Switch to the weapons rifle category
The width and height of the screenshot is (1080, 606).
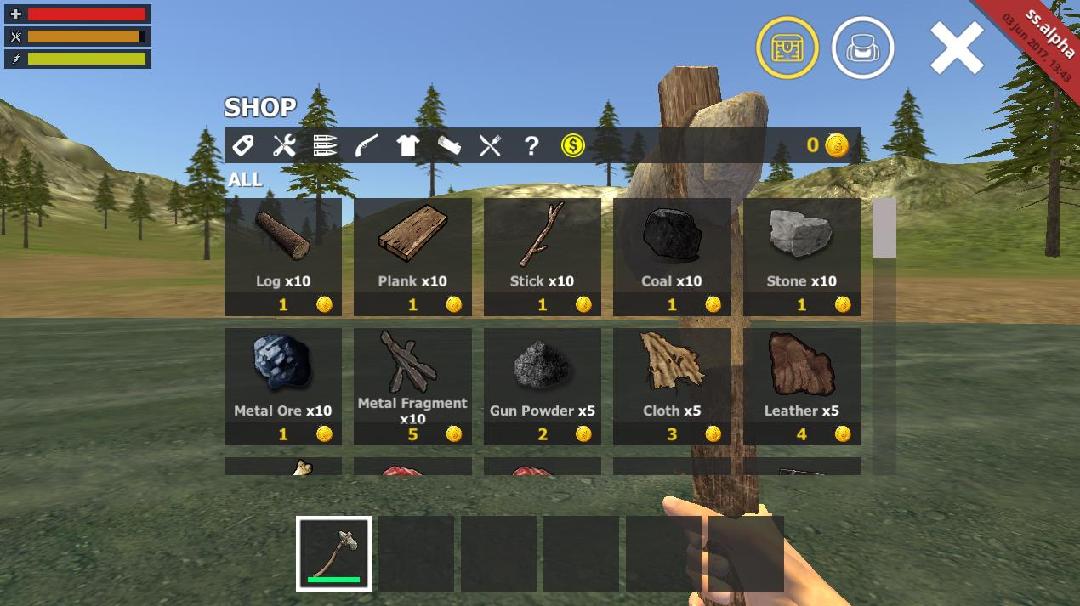[x=366, y=146]
